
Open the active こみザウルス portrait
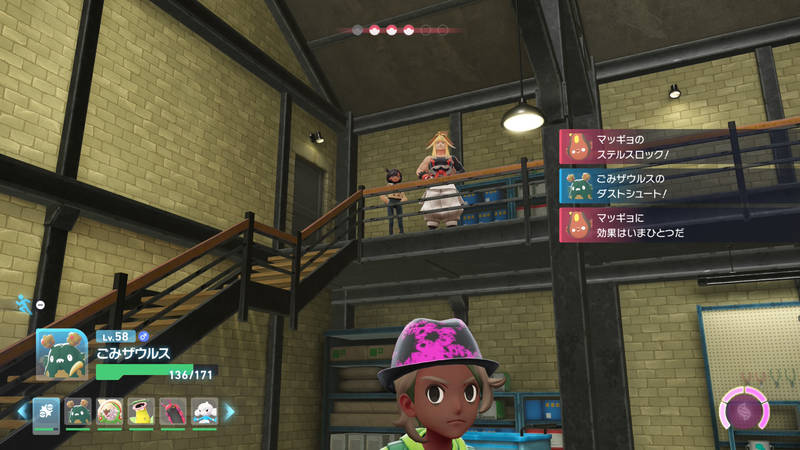tap(62, 354)
